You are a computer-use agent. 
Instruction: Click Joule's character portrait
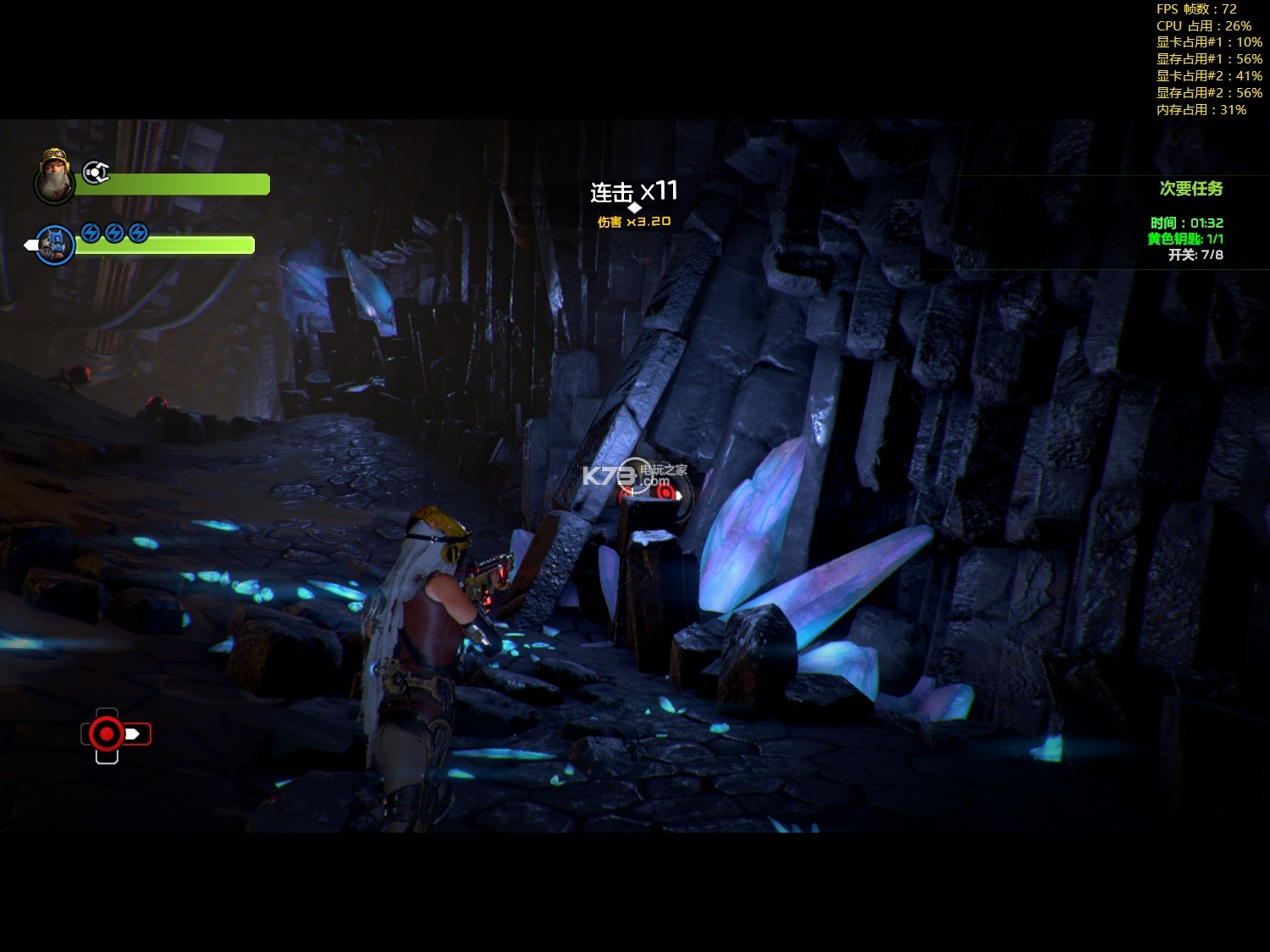(x=54, y=176)
